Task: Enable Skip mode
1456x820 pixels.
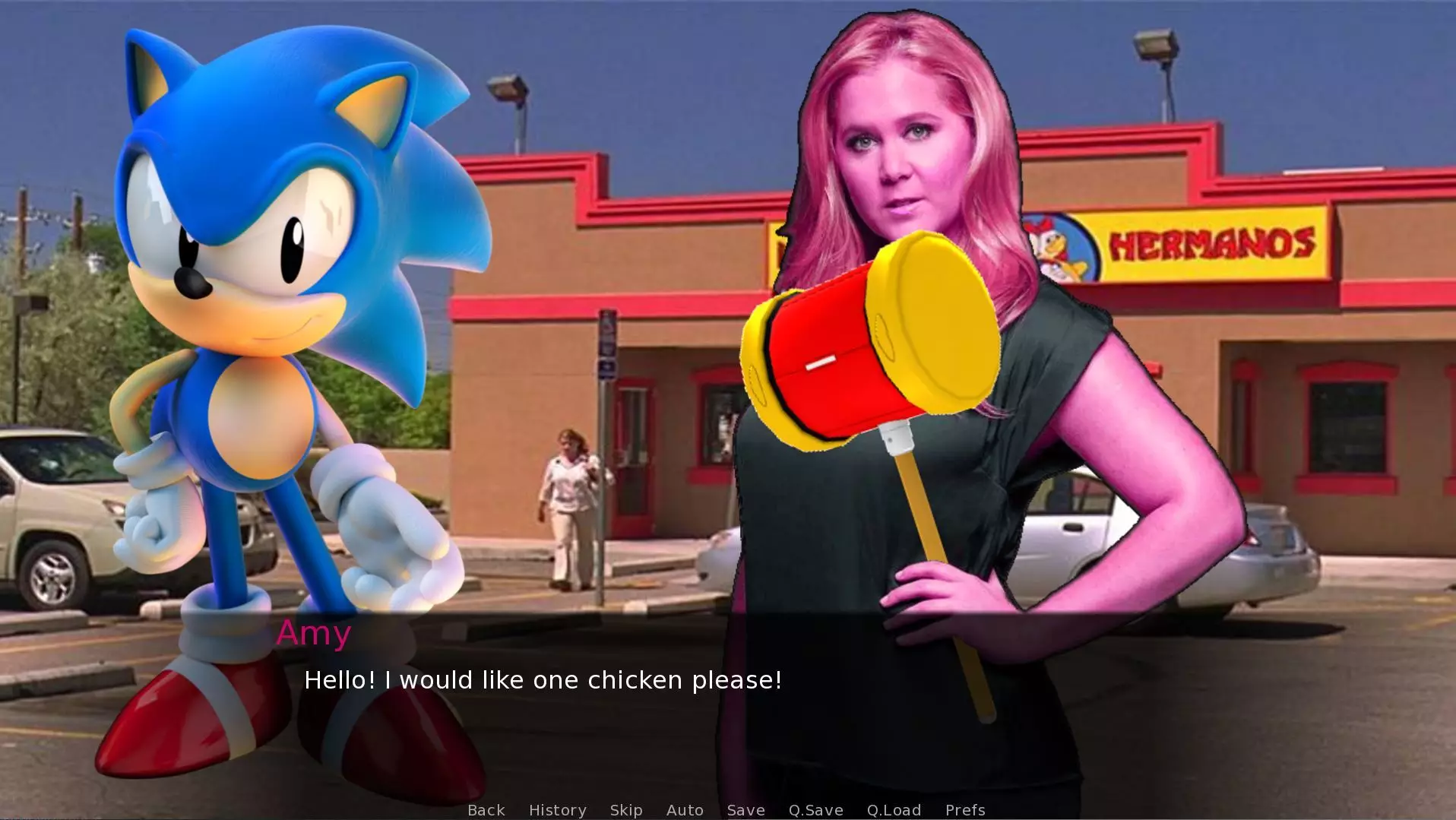Action: coord(625,810)
